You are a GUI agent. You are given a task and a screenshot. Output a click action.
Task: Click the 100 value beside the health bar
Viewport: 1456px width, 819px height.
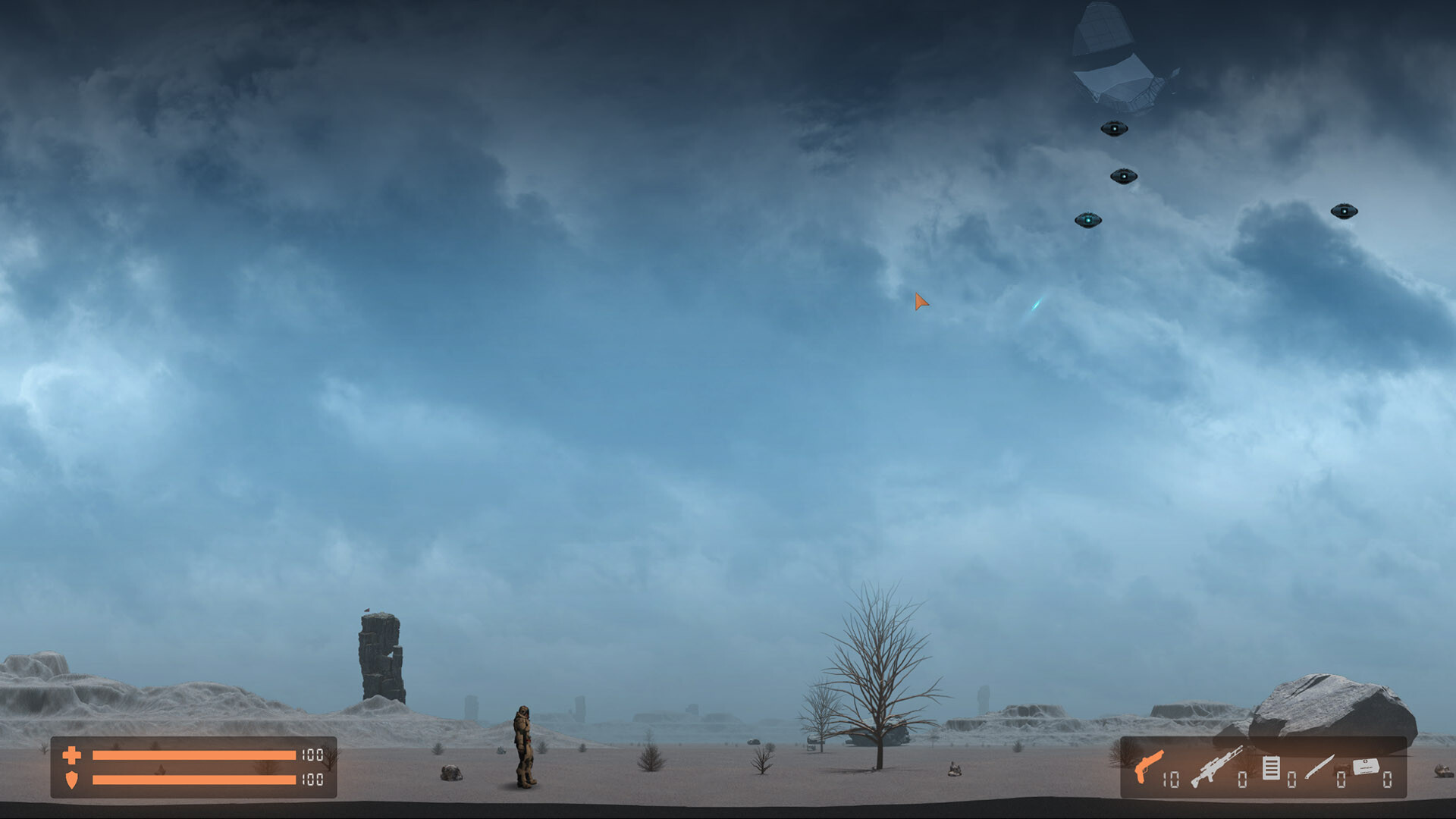click(x=311, y=755)
